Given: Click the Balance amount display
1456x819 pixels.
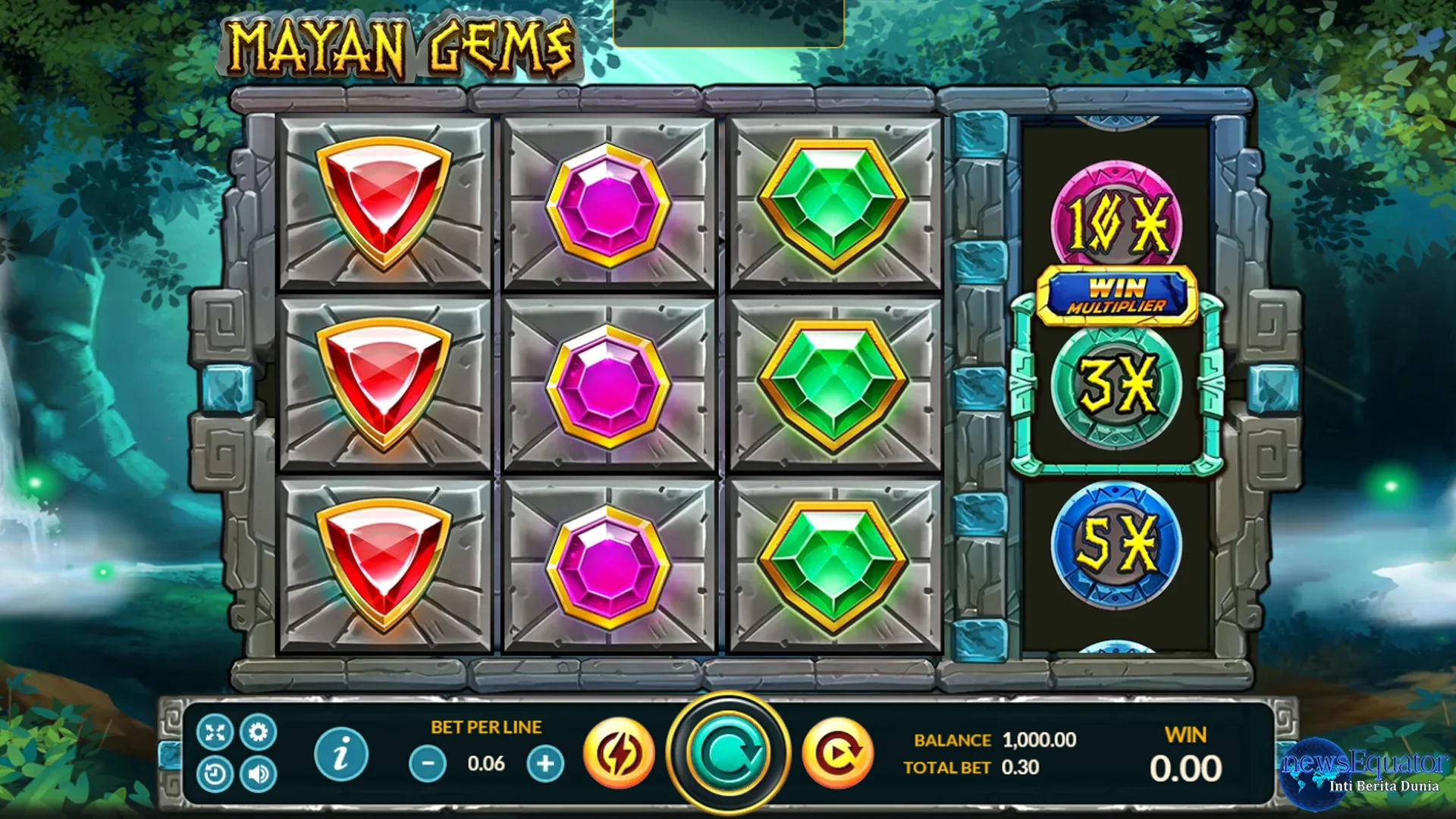Looking at the screenshot, I should pos(1040,740).
